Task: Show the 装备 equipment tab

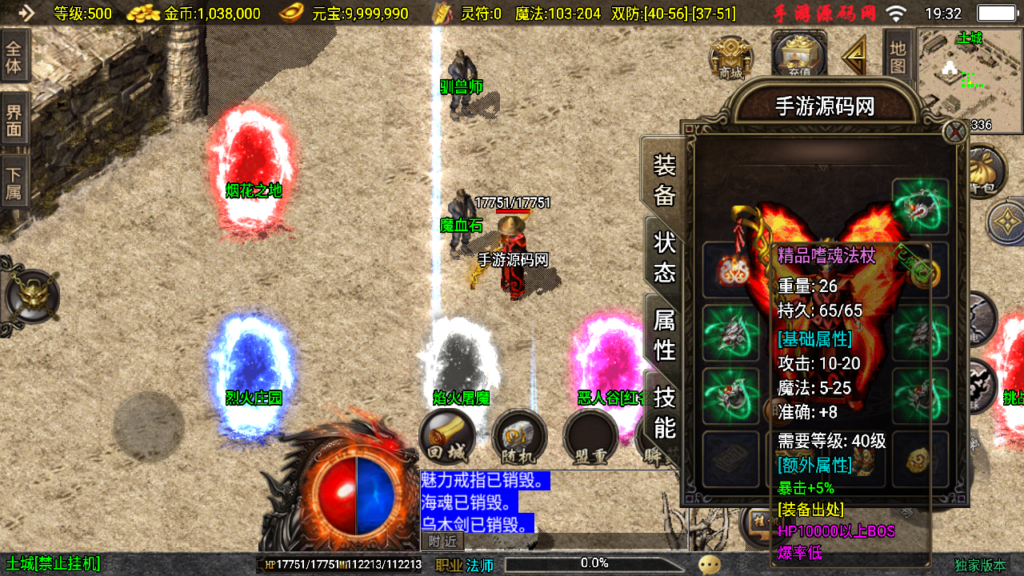Action: pos(664,178)
